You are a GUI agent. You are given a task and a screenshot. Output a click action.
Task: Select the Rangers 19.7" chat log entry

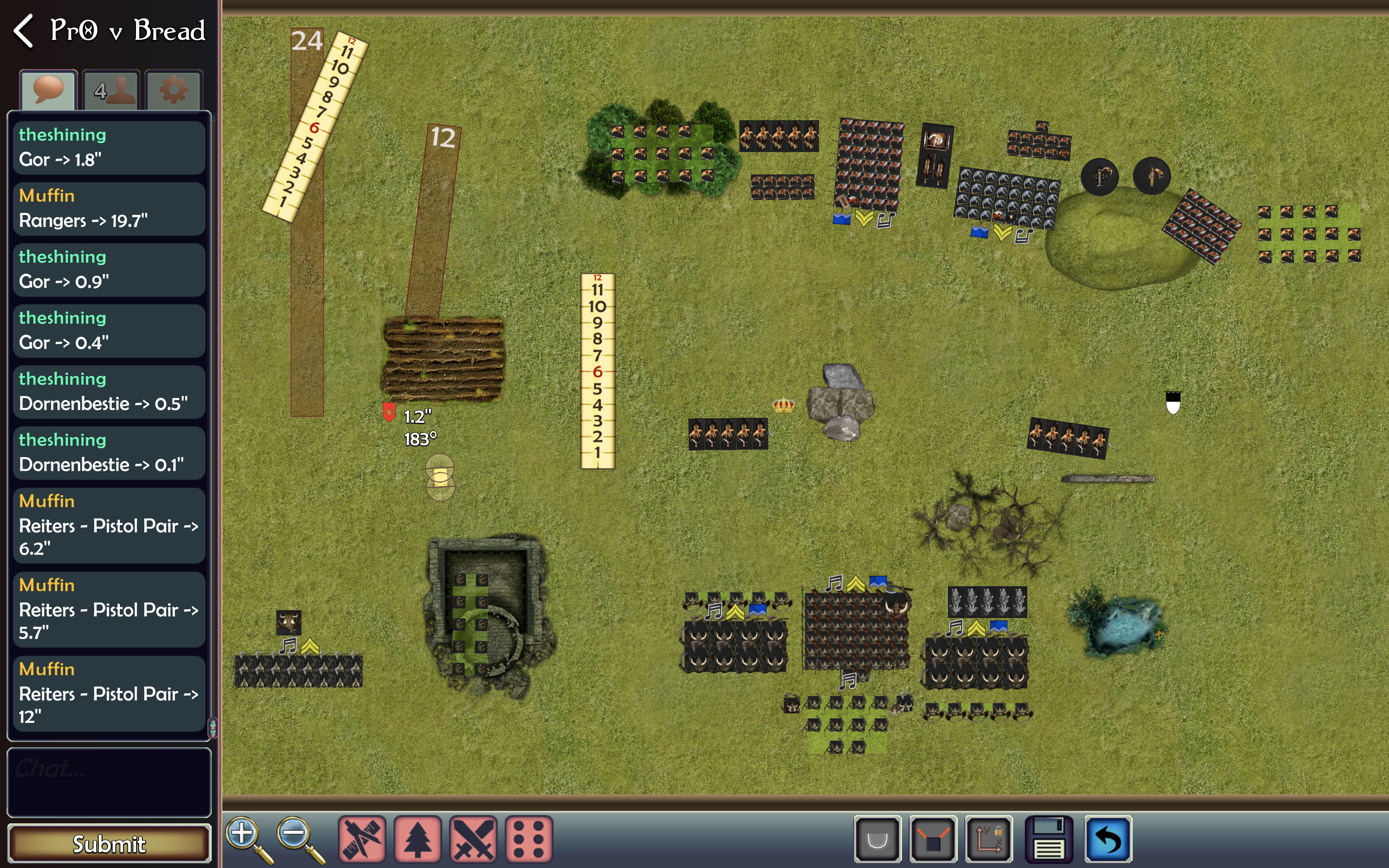109,208
